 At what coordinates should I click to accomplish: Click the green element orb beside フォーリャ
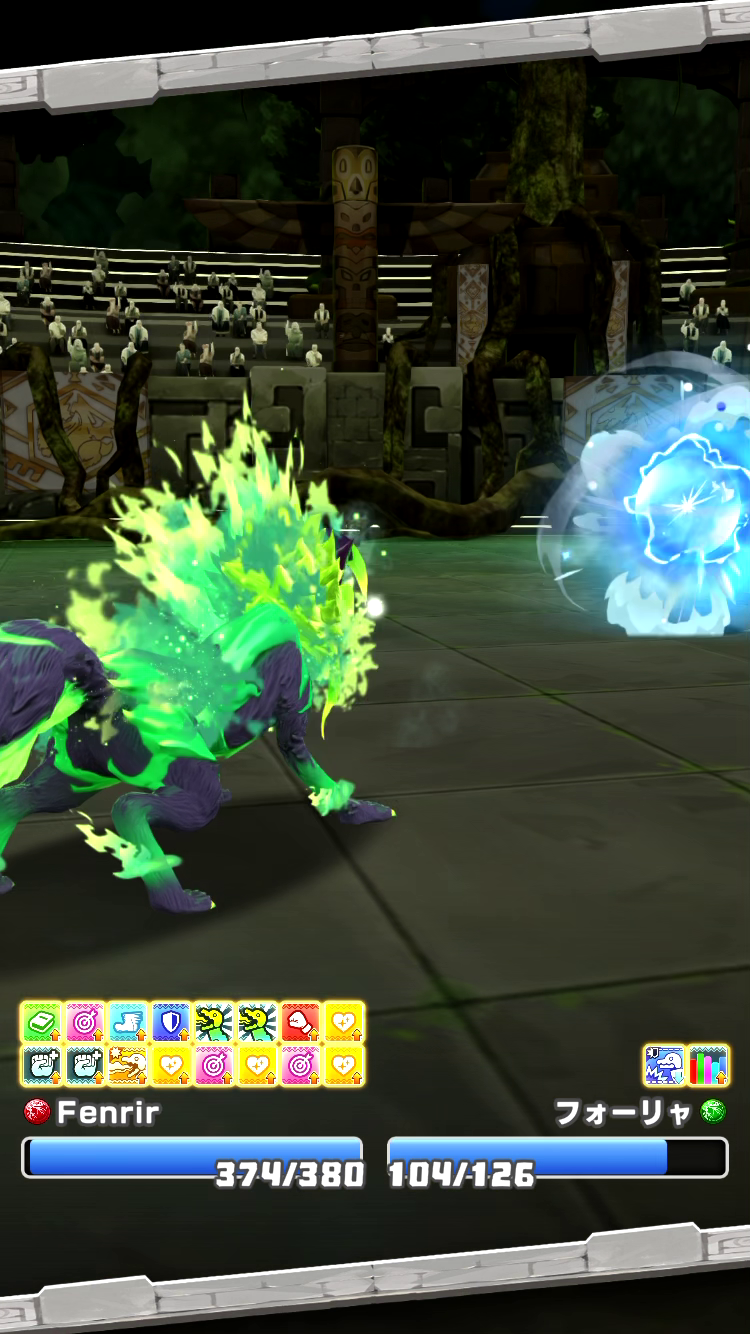click(x=713, y=1112)
